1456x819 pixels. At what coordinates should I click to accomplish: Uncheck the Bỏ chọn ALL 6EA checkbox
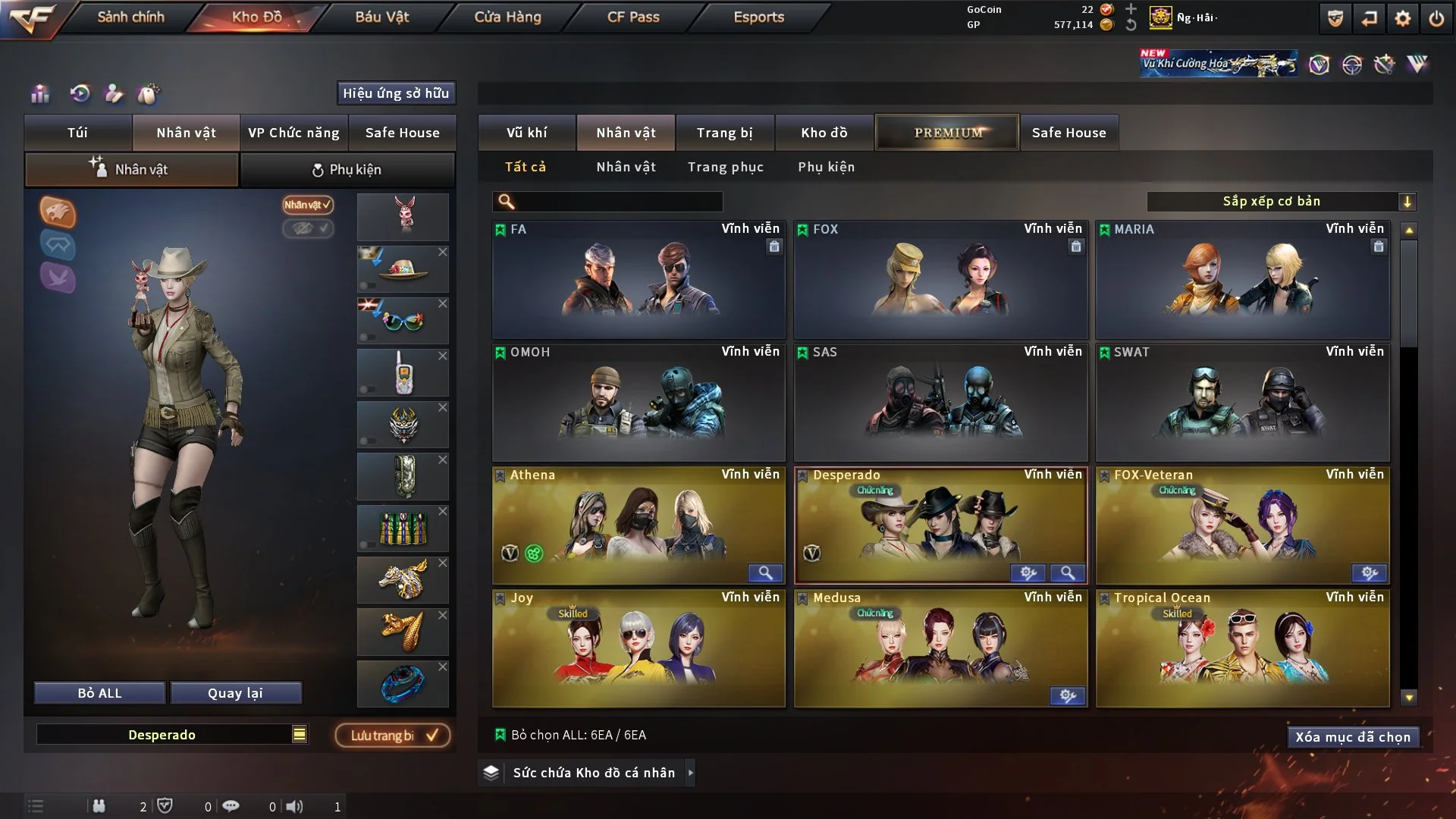click(500, 734)
